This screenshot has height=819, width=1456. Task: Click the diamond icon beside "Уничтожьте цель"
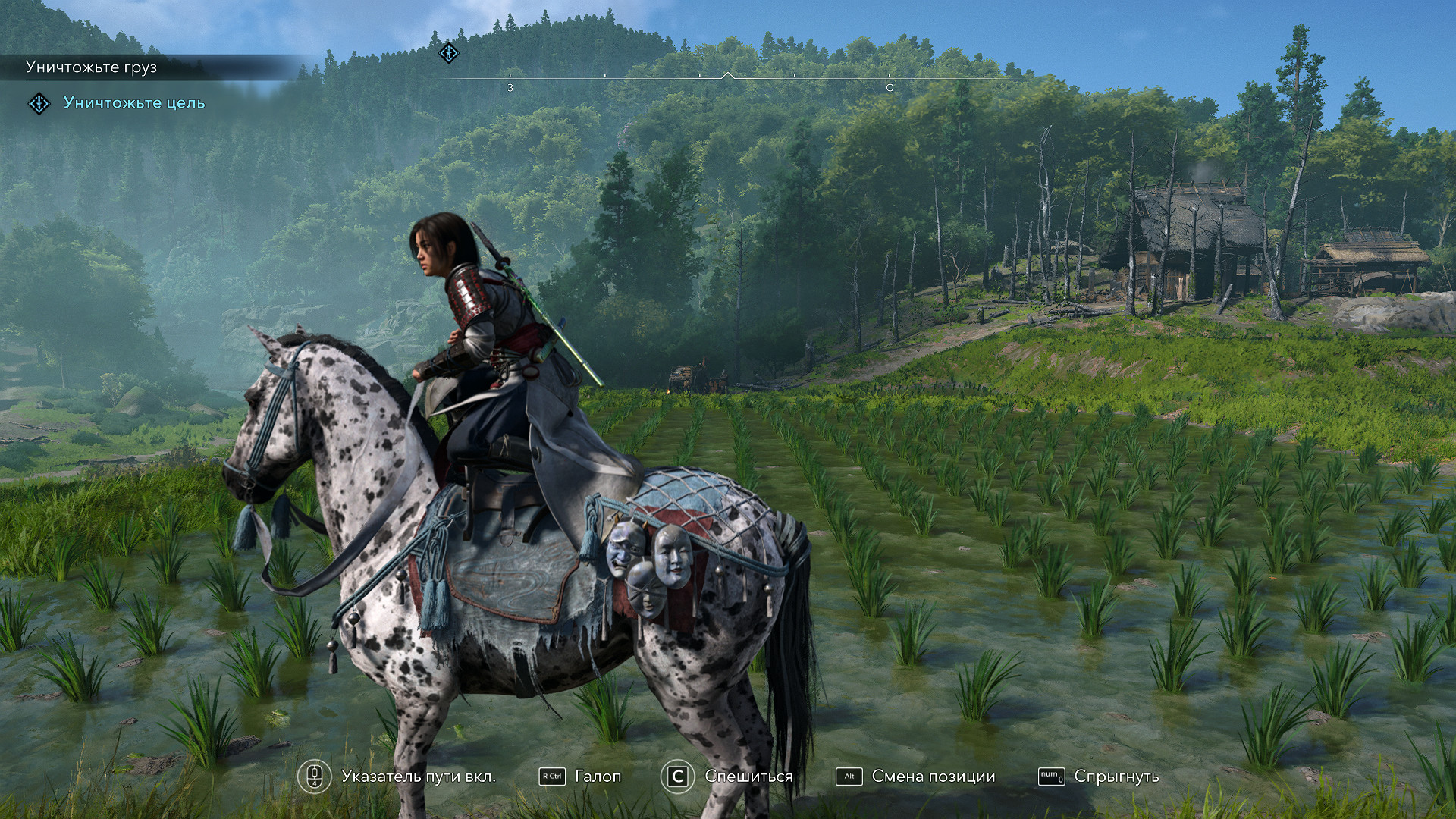(x=39, y=103)
